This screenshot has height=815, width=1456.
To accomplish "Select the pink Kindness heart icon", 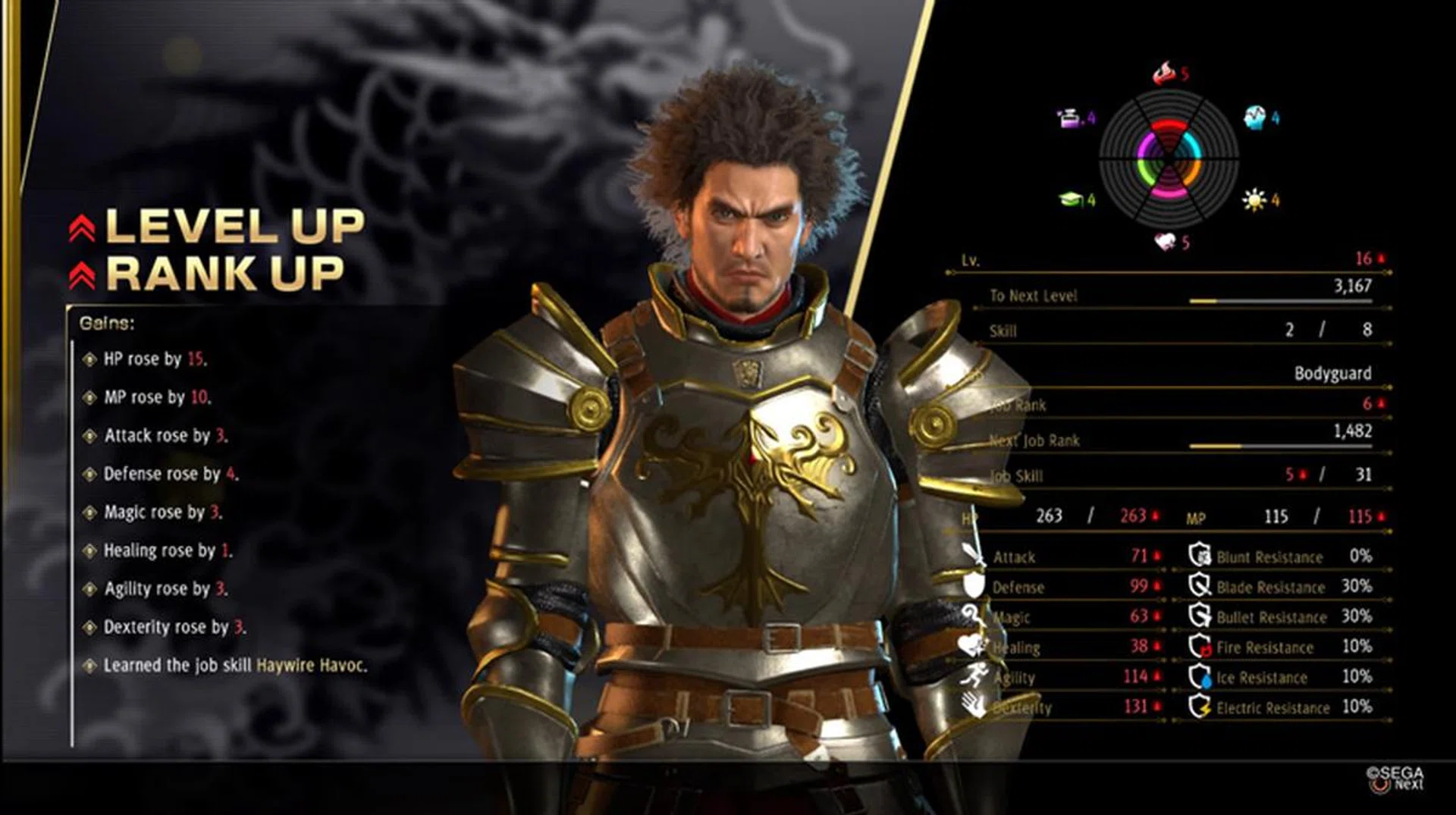I will point(1165,242).
